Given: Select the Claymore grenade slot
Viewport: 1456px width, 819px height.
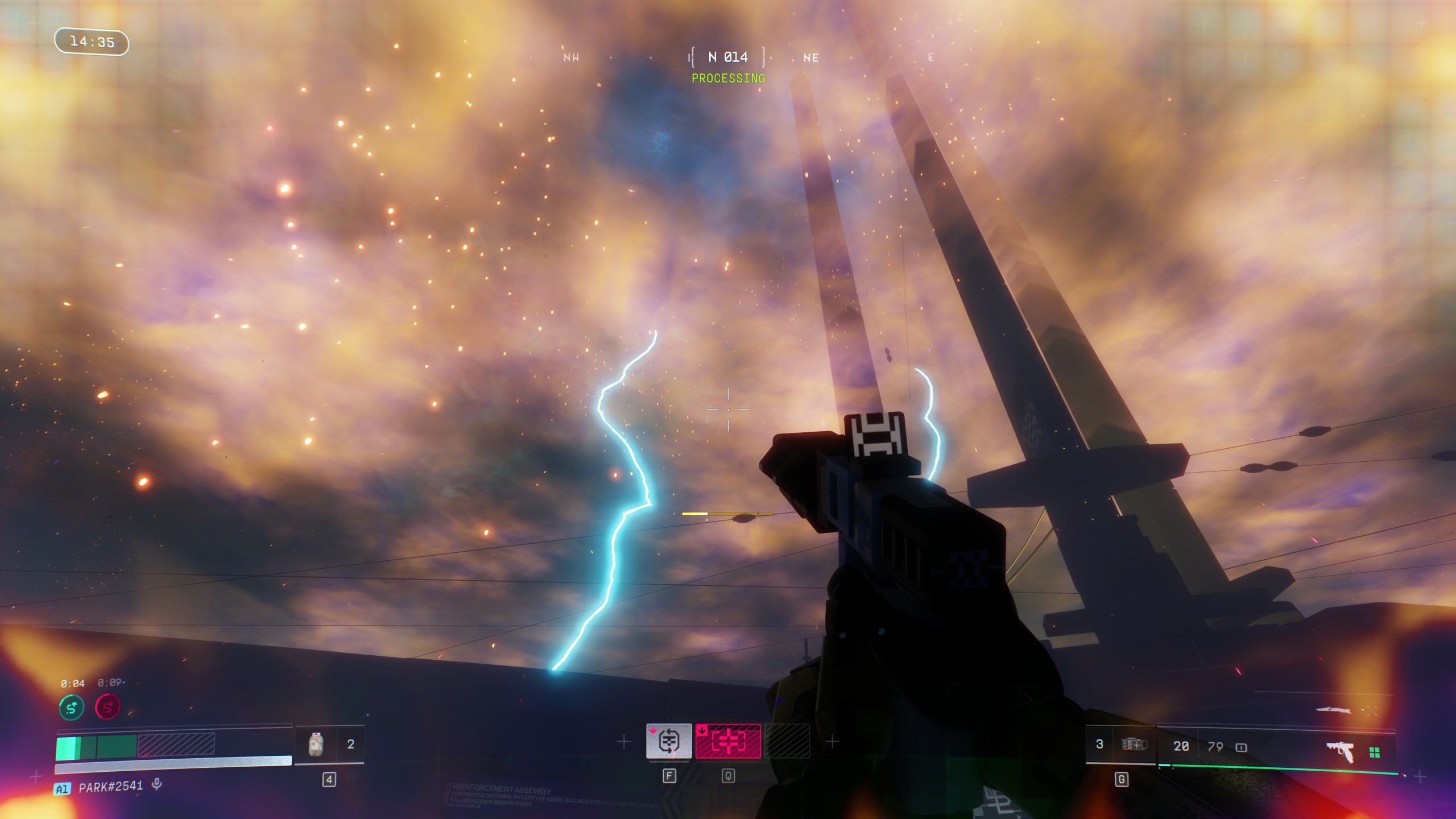Looking at the screenshot, I should 1134,744.
